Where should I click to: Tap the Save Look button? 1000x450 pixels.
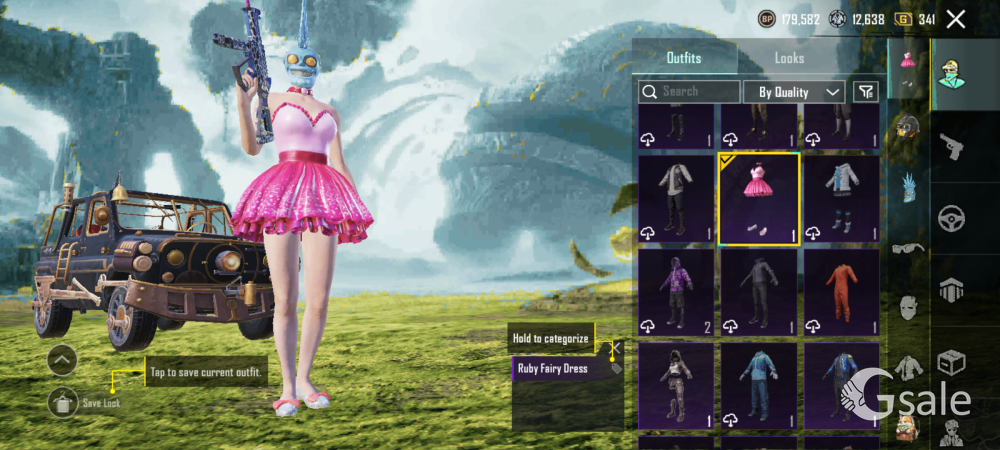click(62, 402)
